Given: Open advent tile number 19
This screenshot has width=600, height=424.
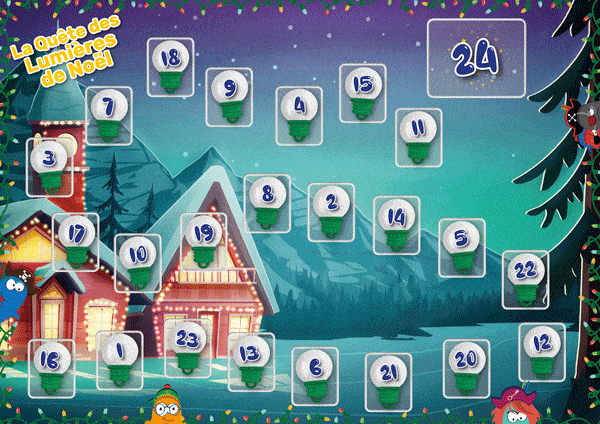Looking at the screenshot, I should click(203, 242).
